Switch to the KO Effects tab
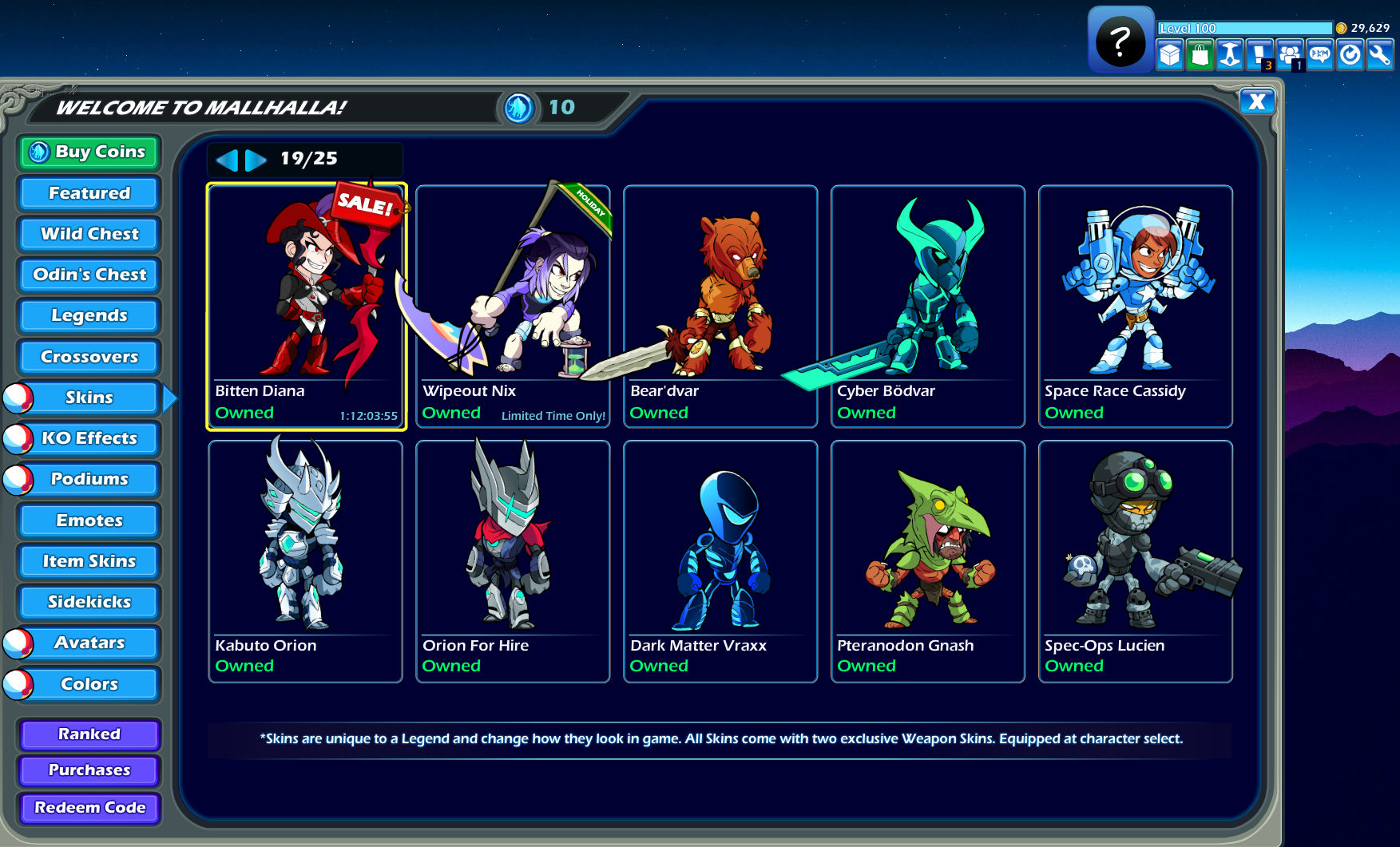This screenshot has width=1400, height=847. (88, 437)
